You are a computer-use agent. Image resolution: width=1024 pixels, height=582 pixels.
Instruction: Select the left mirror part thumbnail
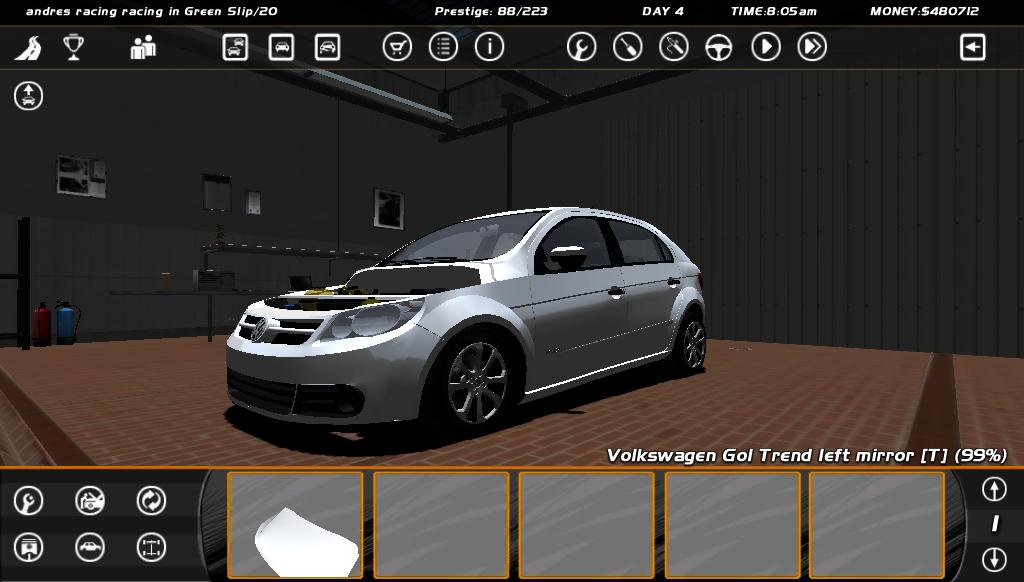(295, 525)
